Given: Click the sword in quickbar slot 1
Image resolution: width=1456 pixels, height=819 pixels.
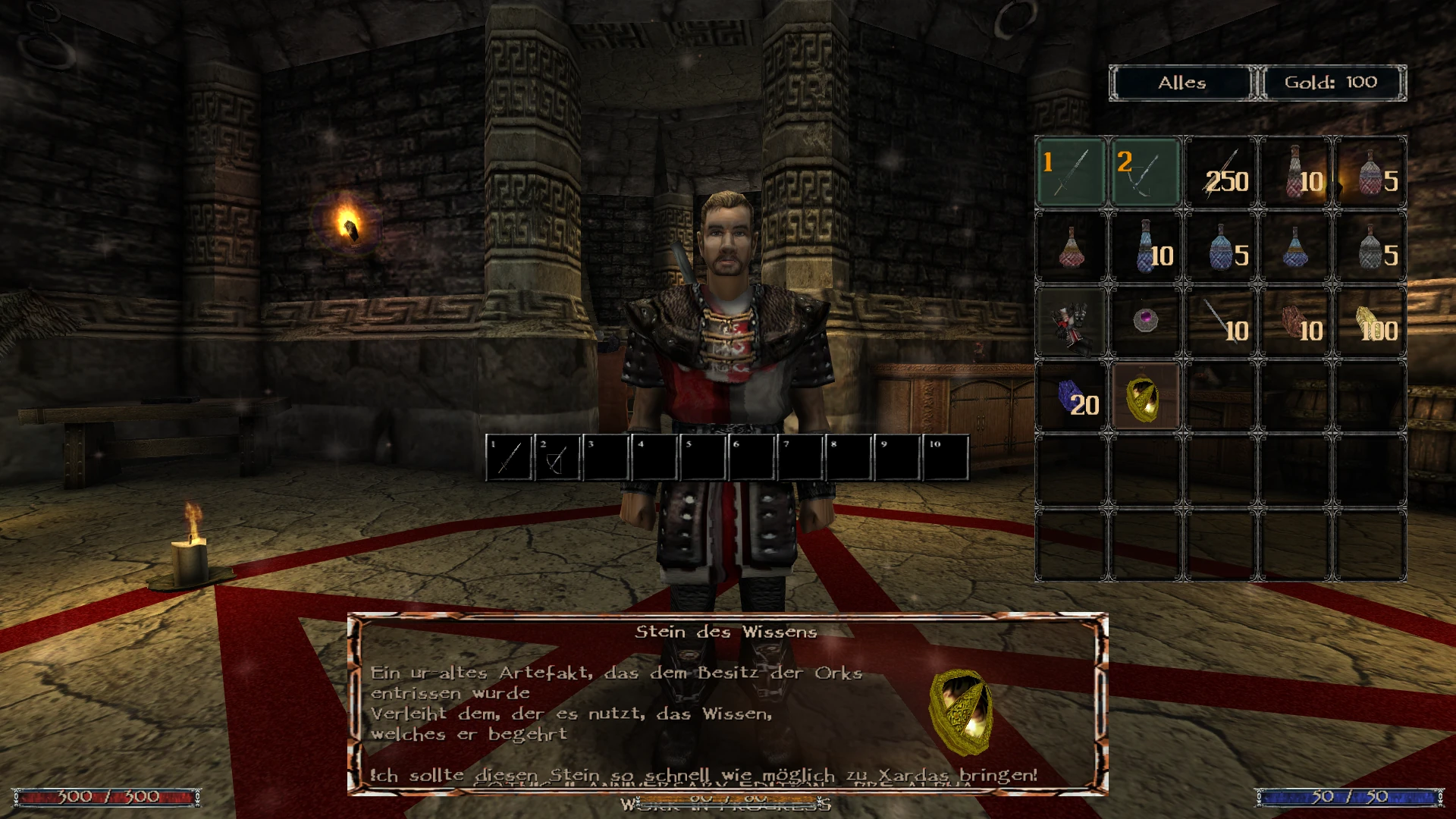Looking at the screenshot, I should click(509, 458).
